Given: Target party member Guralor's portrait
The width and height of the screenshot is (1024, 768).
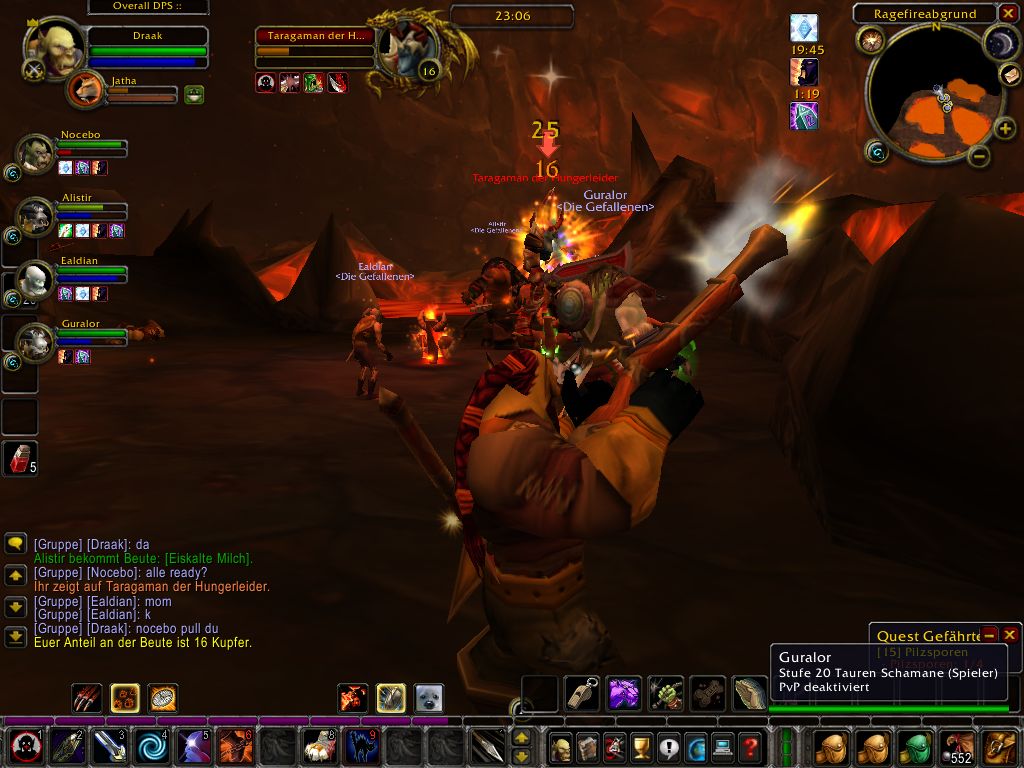Looking at the screenshot, I should pos(36,343).
